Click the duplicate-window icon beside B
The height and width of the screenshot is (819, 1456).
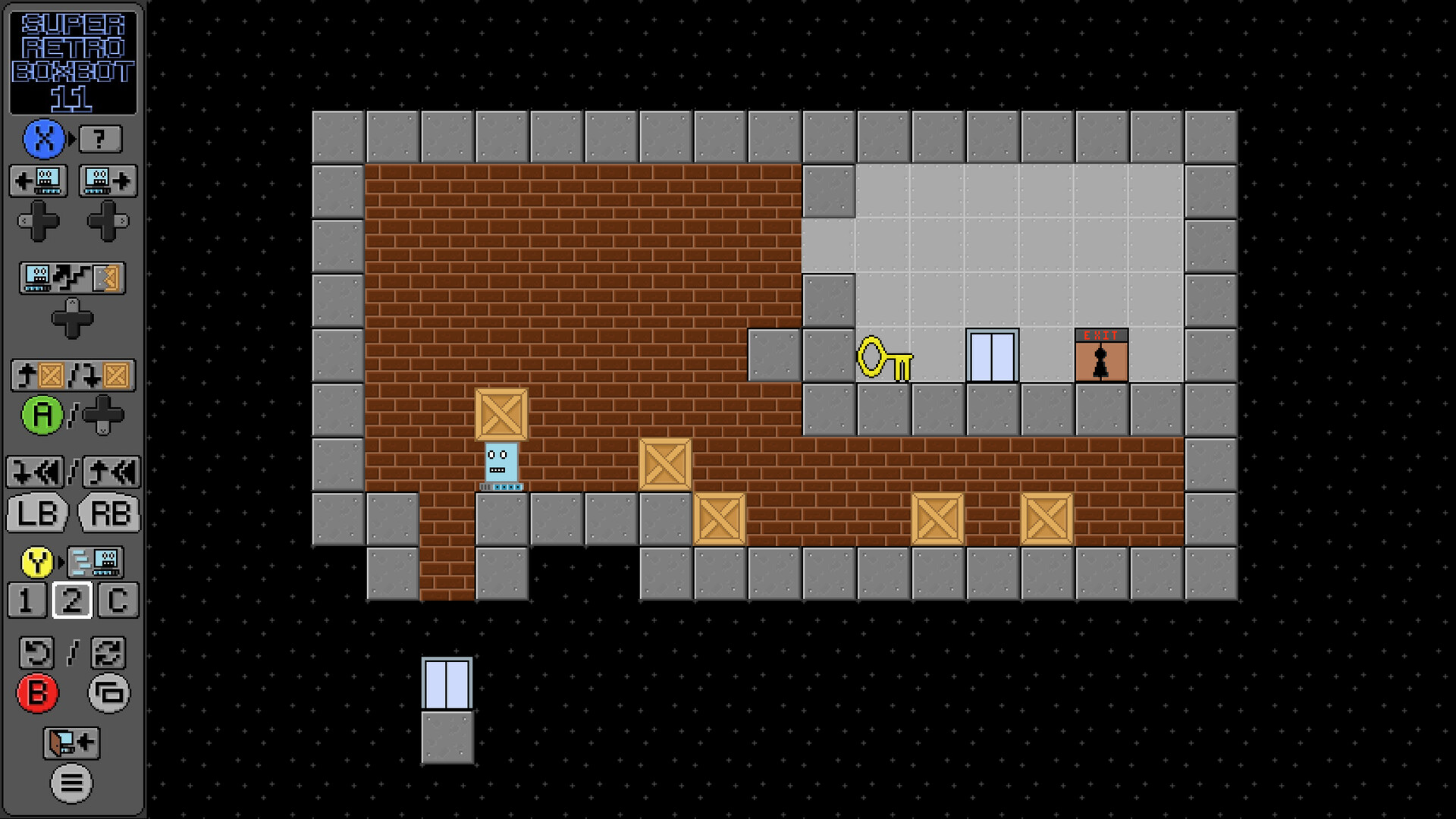[x=108, y=694]
